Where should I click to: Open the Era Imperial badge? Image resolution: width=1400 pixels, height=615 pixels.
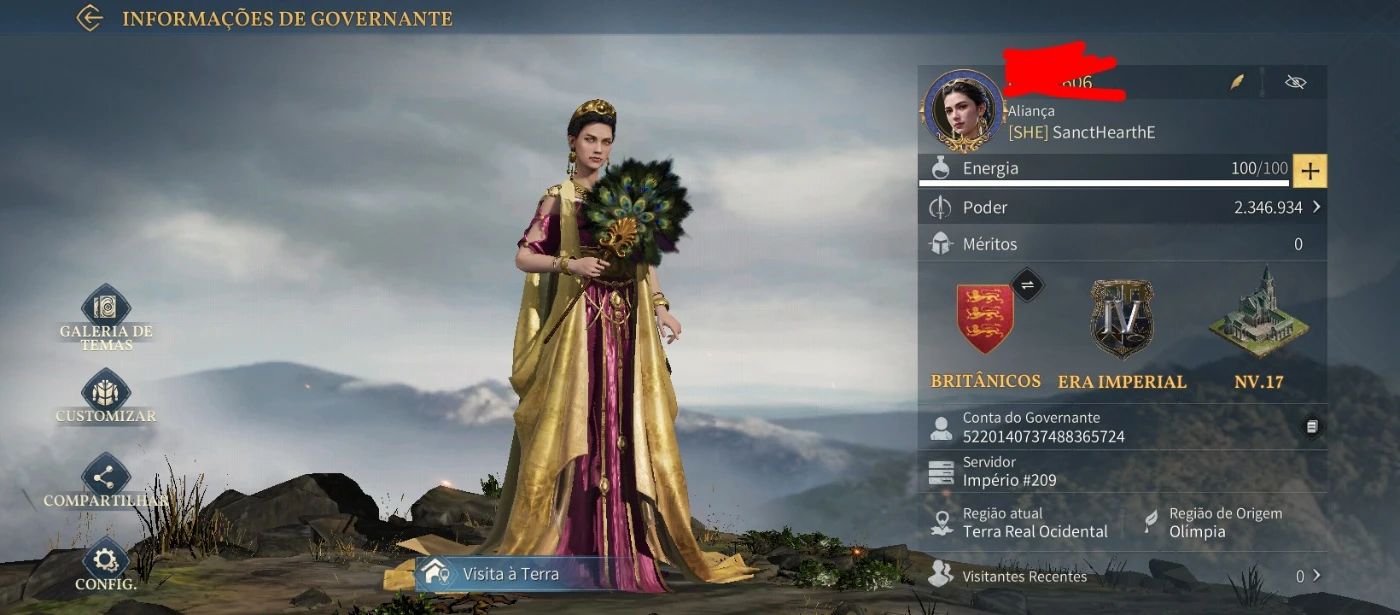coord(1121,318)
